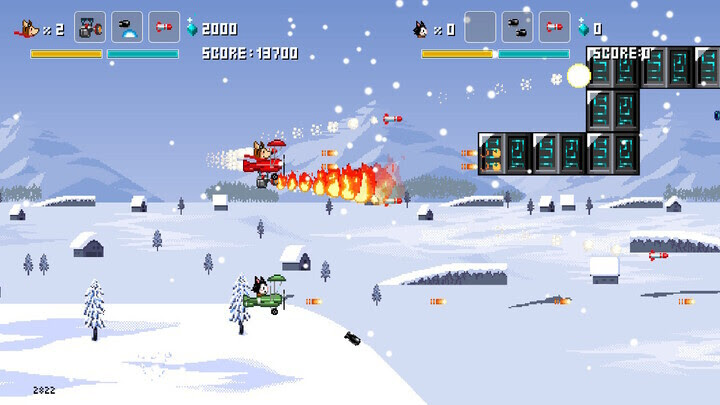Choose player one's bomb drop slot
The width and height of the screenshot is (720, 405).
(127, 27)
